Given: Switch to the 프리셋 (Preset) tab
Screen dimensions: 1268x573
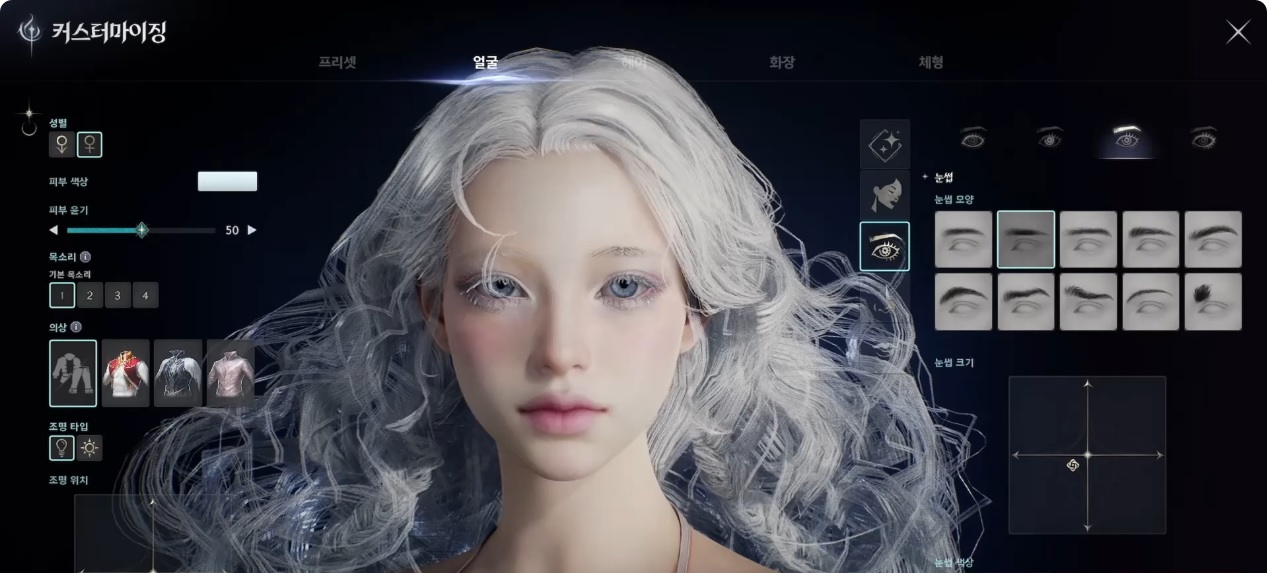Looking at the screenshot, I should point(337,62).
